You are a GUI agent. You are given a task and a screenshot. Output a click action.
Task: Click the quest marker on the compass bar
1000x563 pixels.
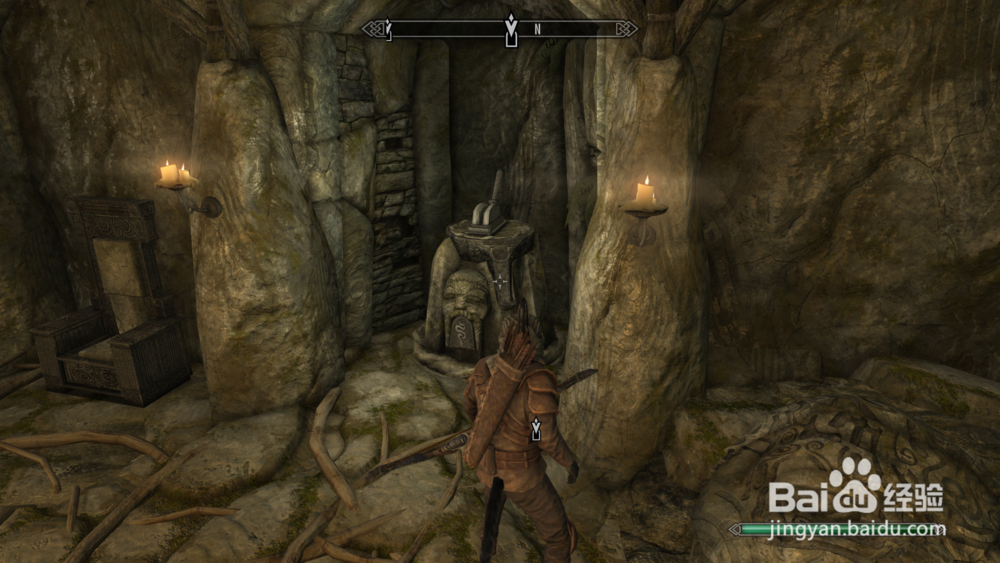click(x=511, y=28)
